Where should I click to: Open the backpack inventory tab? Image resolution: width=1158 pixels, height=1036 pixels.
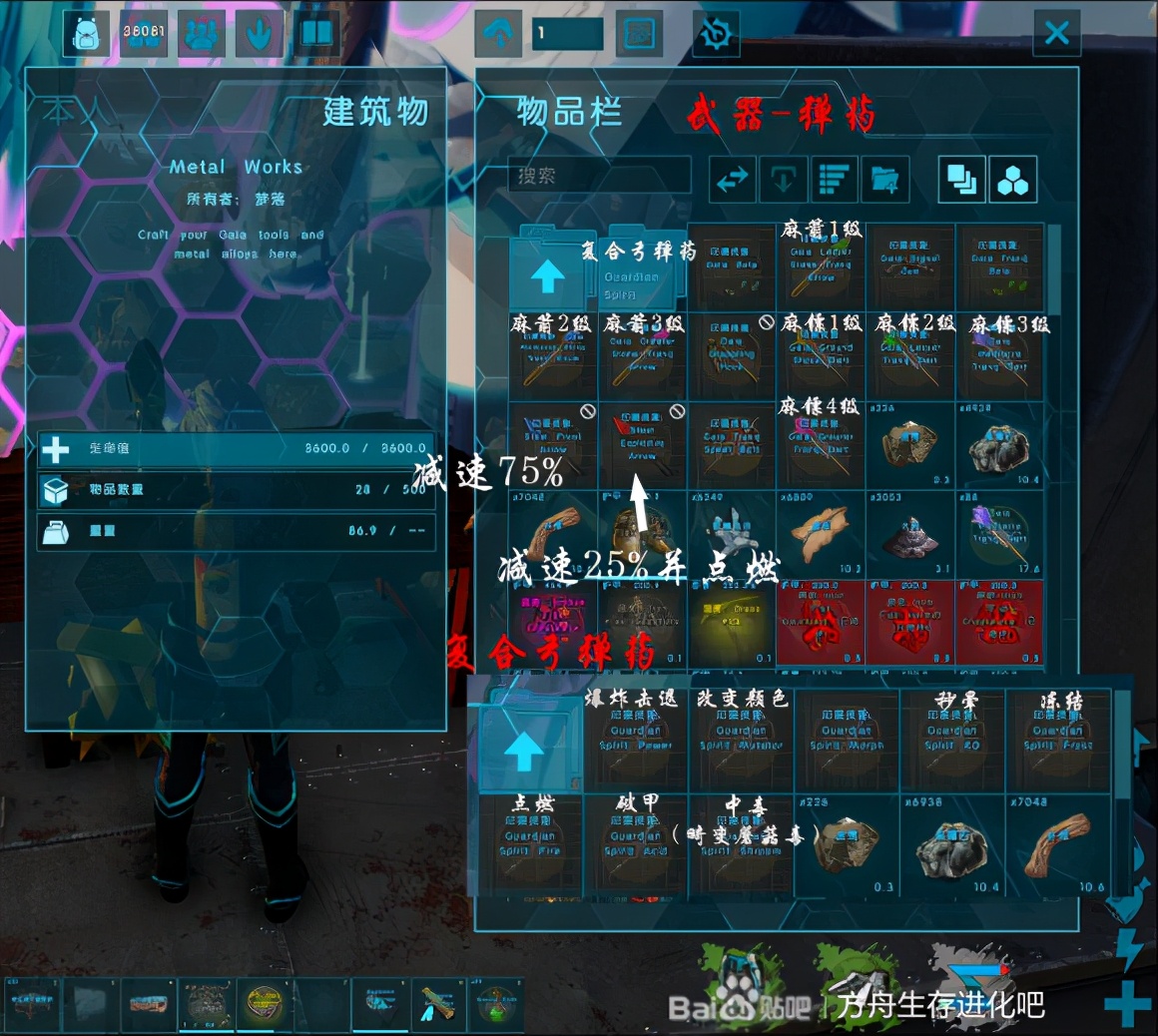coord(86,34)
